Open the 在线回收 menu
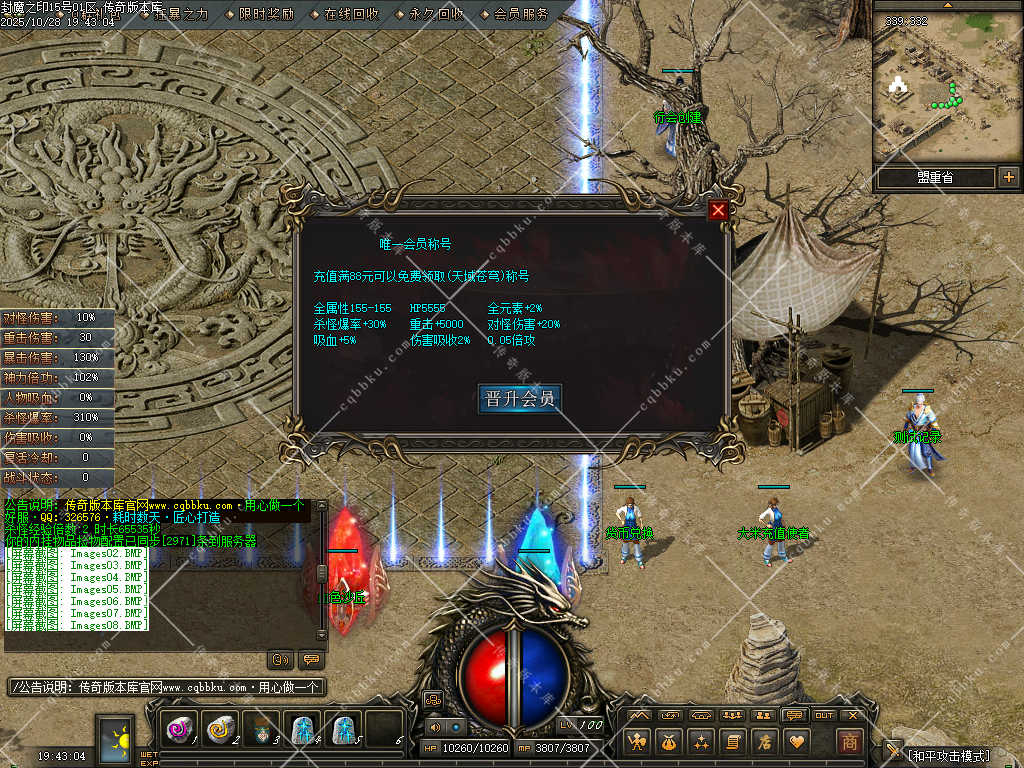This screenshot has height=768, width=1024. coord(351,14)
